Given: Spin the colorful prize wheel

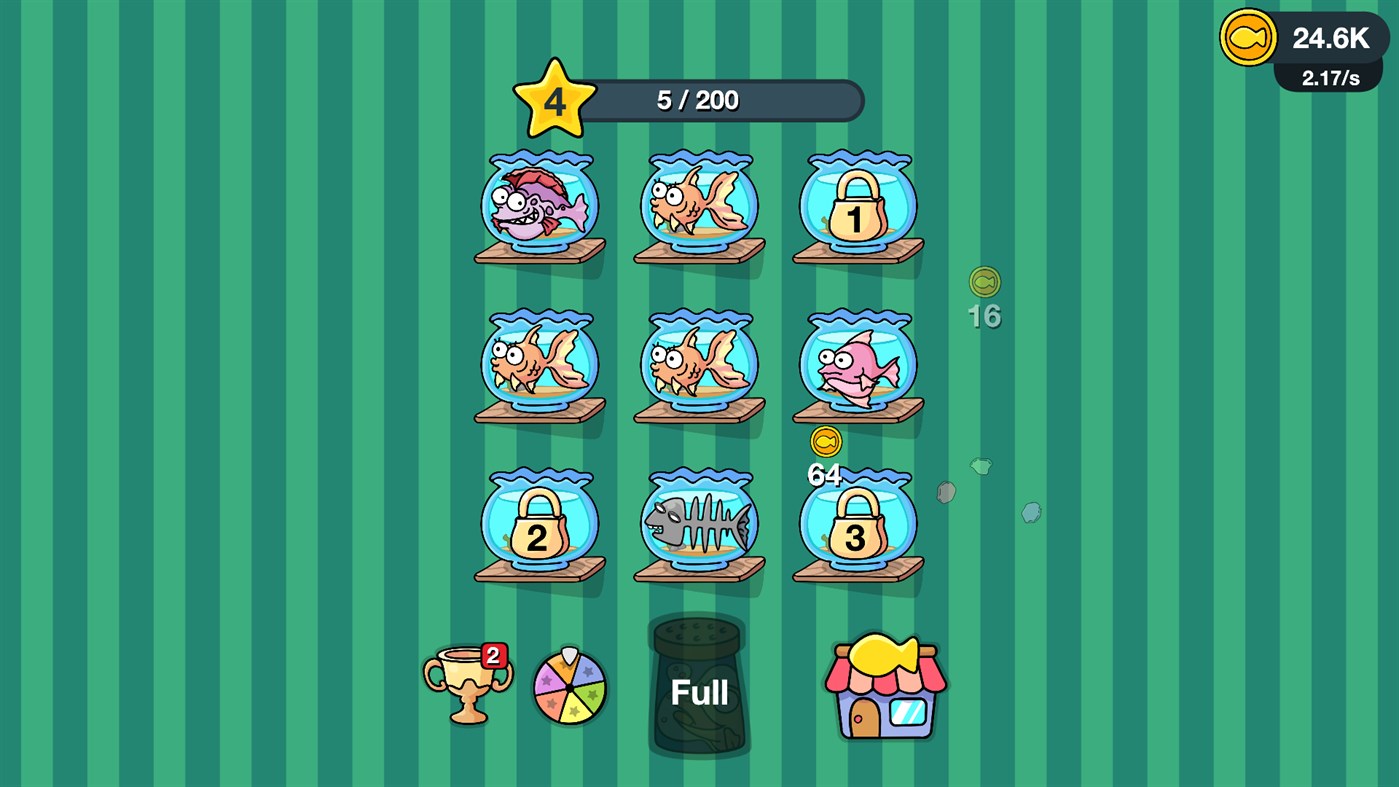Looking at the screenshot, I should tap(569, 687).
